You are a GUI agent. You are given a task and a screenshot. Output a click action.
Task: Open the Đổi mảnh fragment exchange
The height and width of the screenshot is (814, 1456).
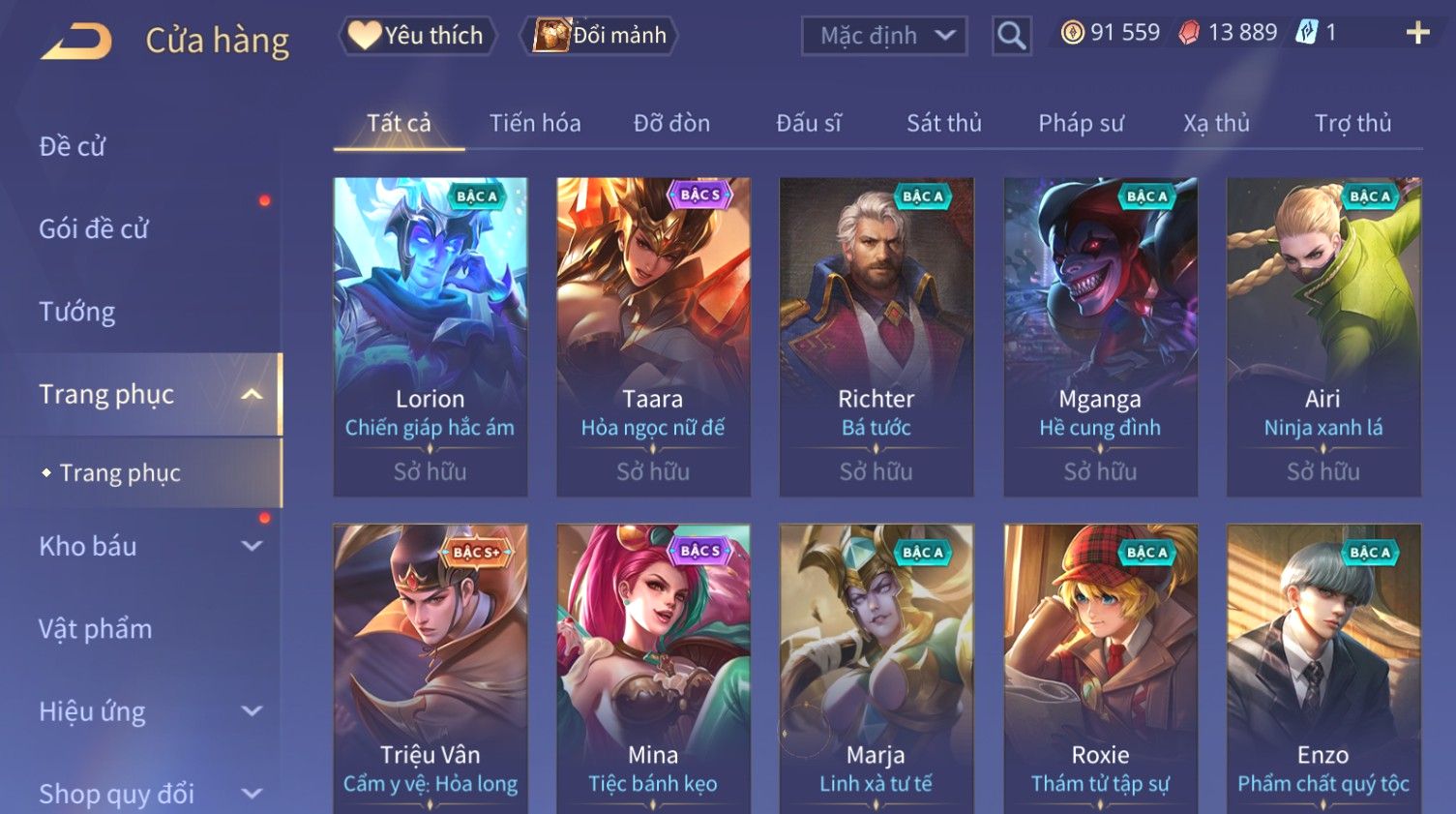tap(601, 36)
